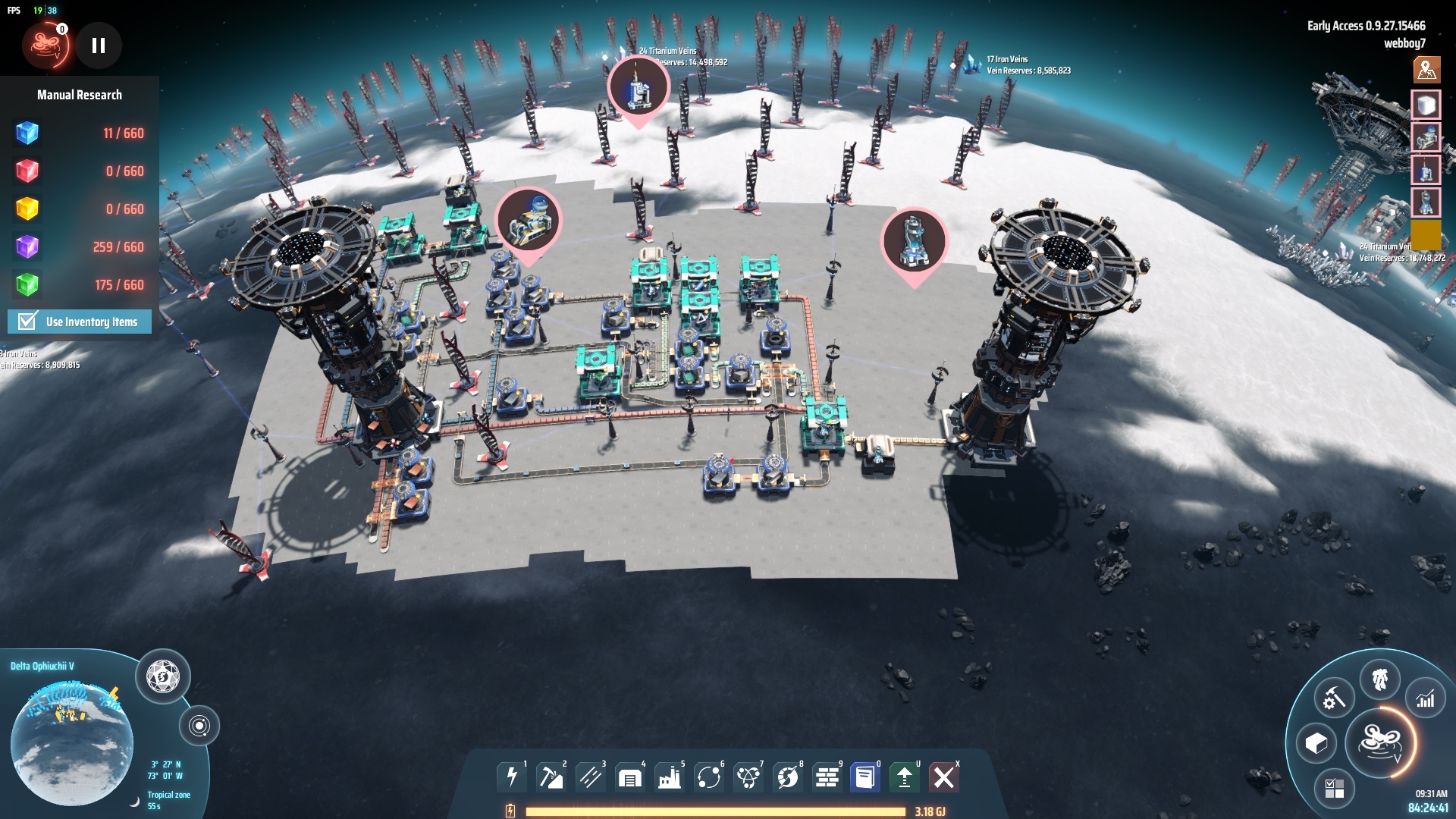The height and width of the screenshot is (819, 1456).
Task: Select the lightning bolt power build category
Action: coord(512,777)
